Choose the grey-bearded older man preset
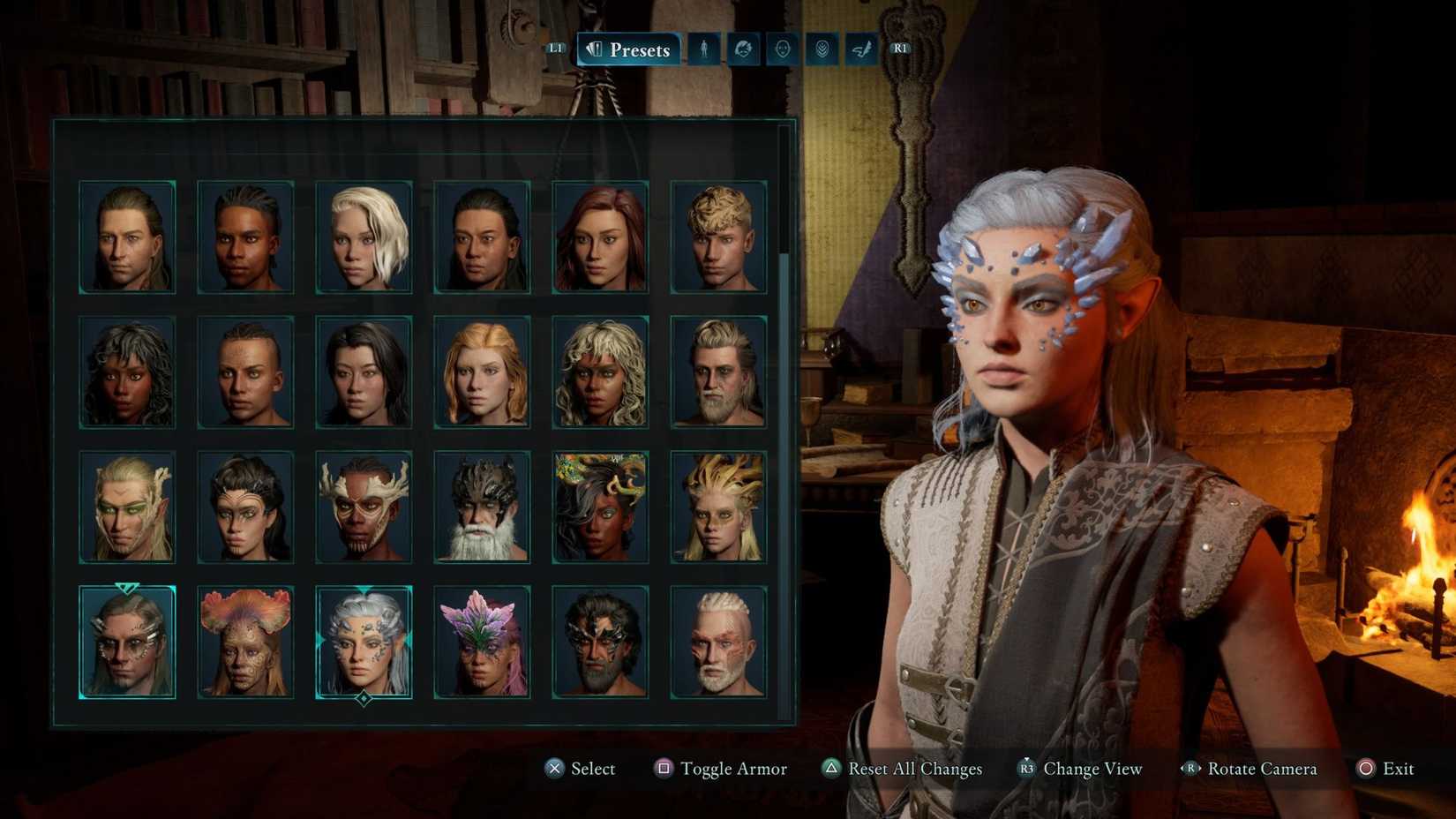Screen dimensions: 1456x819 (x=718, y=372)
